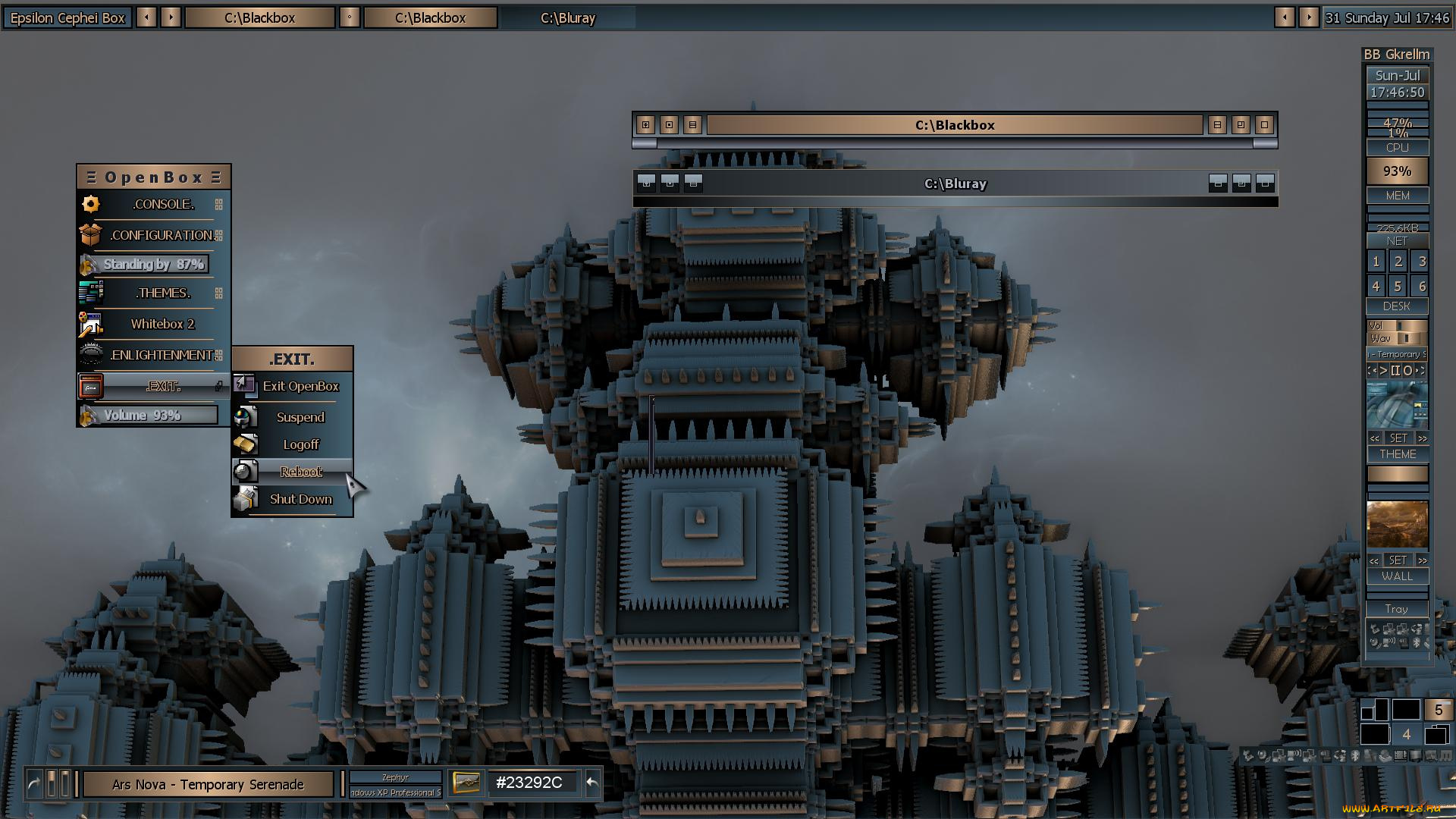Image resolution: width=1456 pixels, height=819 pixels.
Task: Click the gear icon beside .CONSOLE.
Action: (90, 203)
